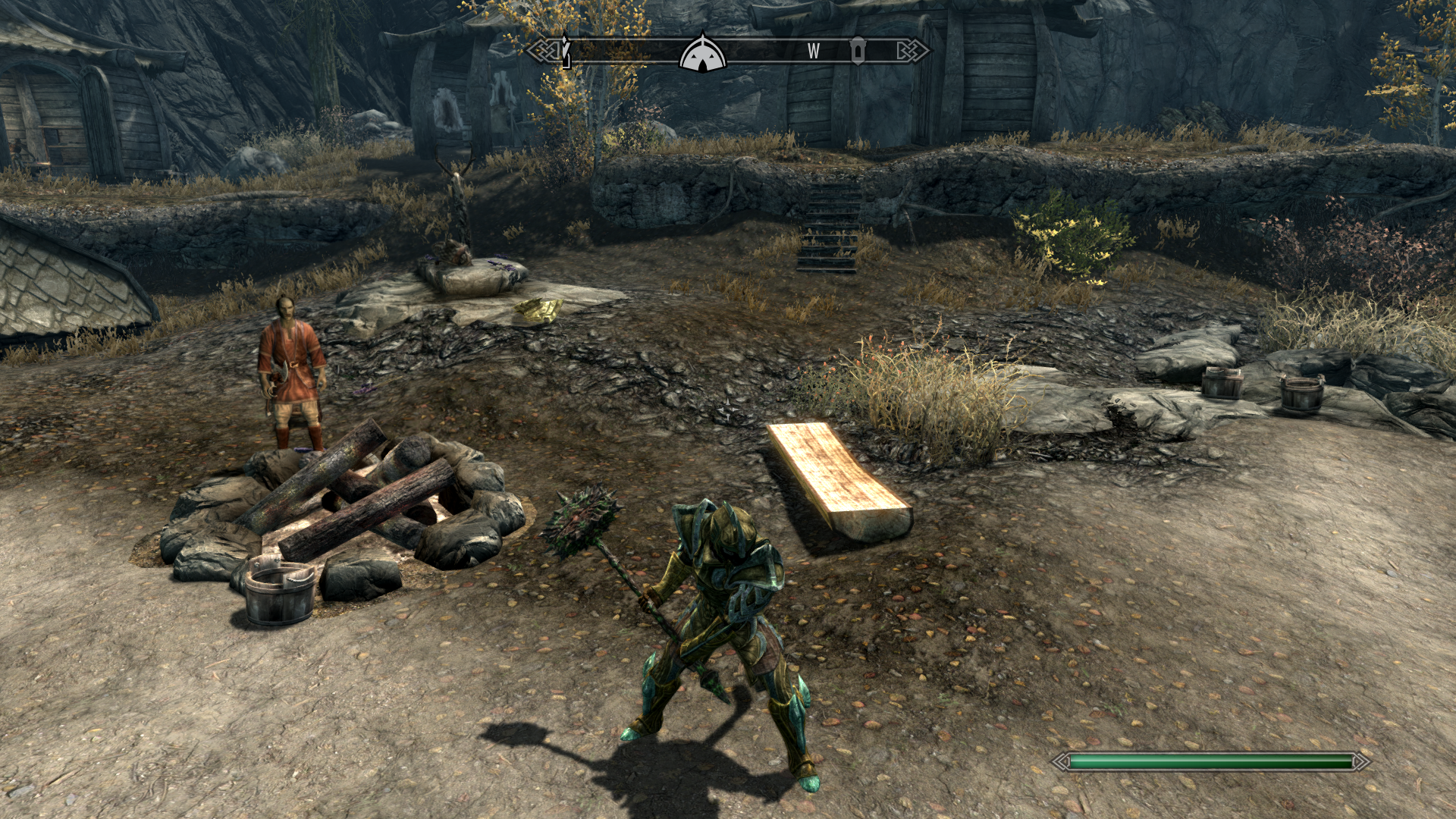Click the marker at the compass's left edge
1456x819 pixels.
(x=565, y=51)
